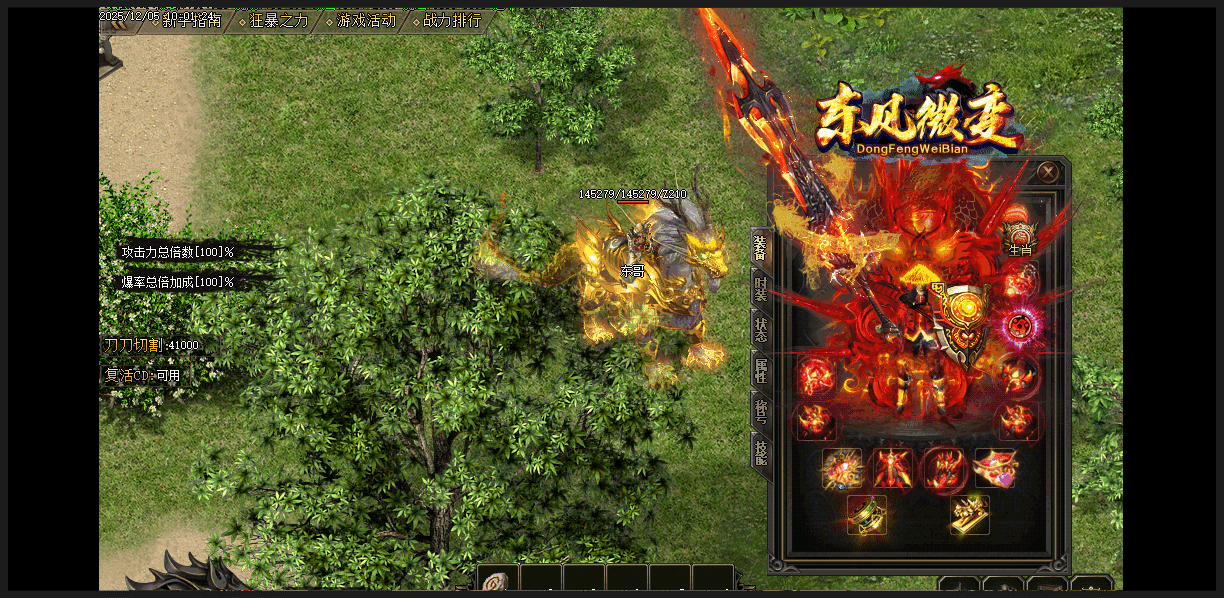Click the hotbar slot with the scroll

pos(497,581)
